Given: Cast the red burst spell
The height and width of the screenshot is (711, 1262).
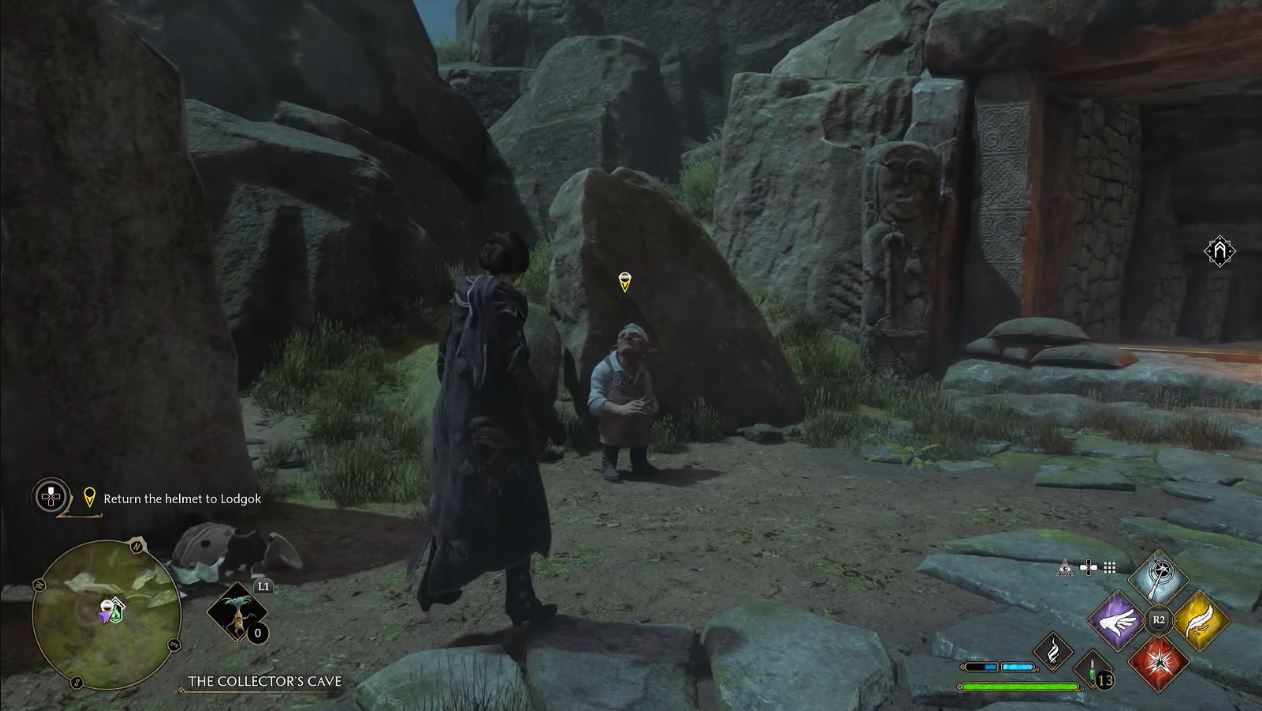Looking at the screenshot, I should (x=1159, y=662).
